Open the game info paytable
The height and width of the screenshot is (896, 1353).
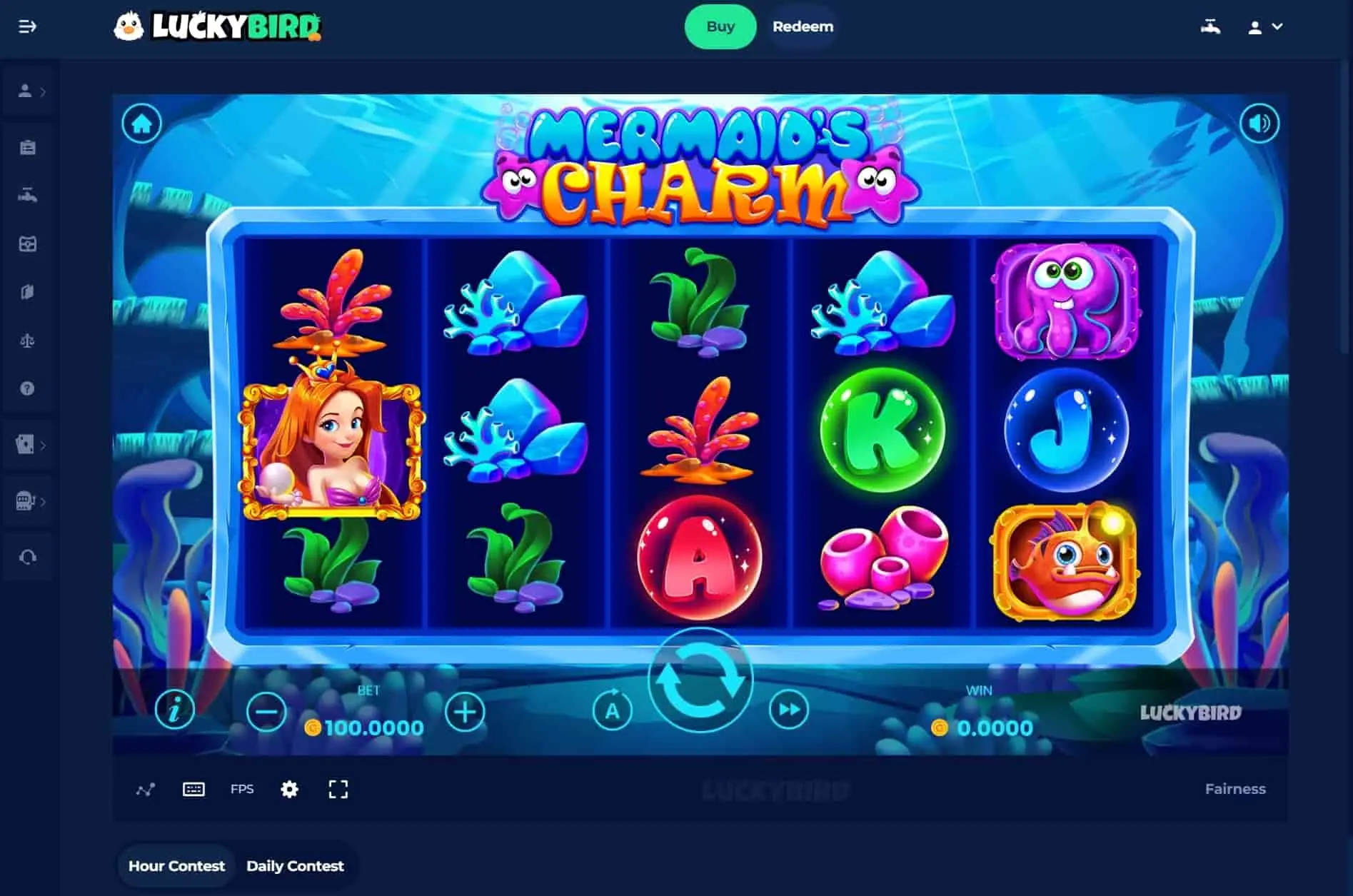[x=174, y=710]
